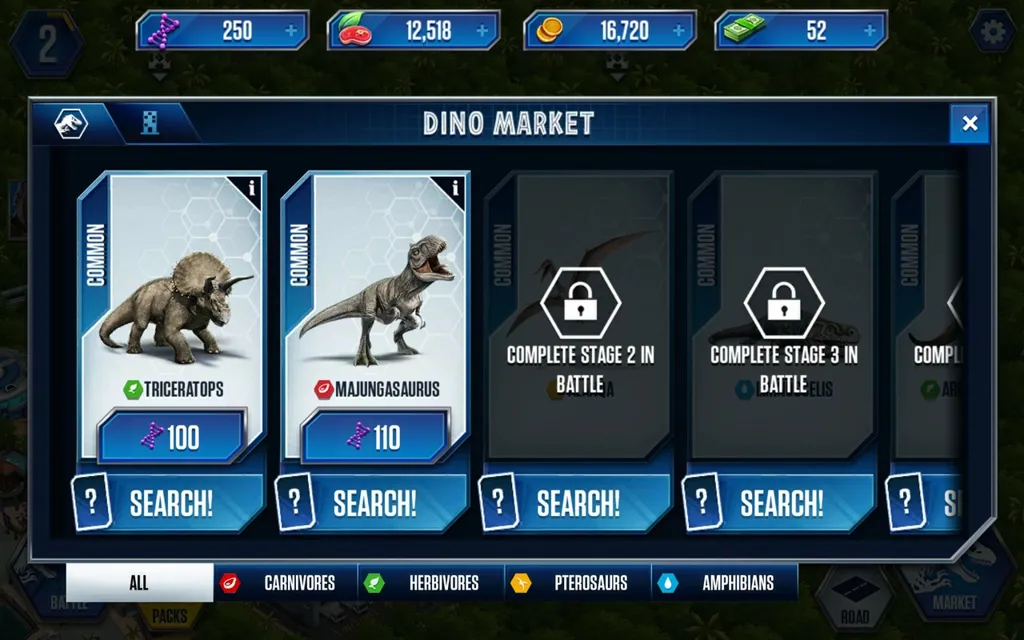Add more food using the plus button

click(x=482, y=31)
